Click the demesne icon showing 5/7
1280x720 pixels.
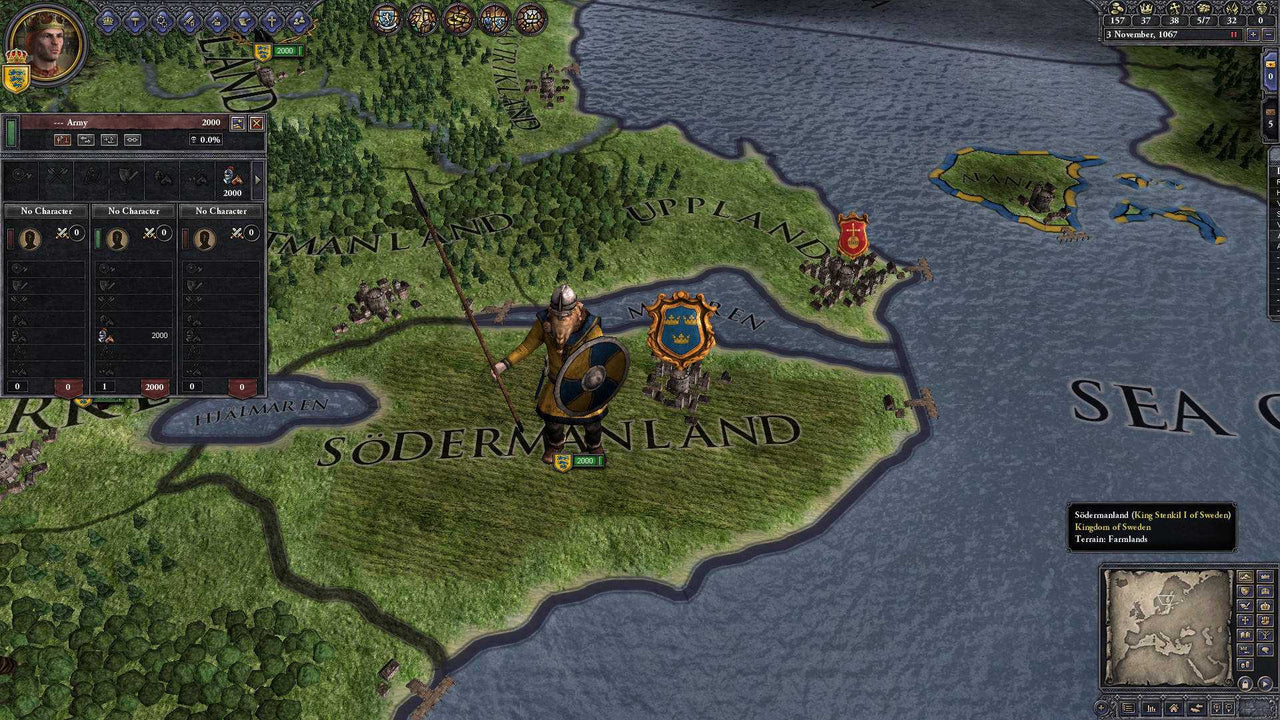coord(1203,10)
